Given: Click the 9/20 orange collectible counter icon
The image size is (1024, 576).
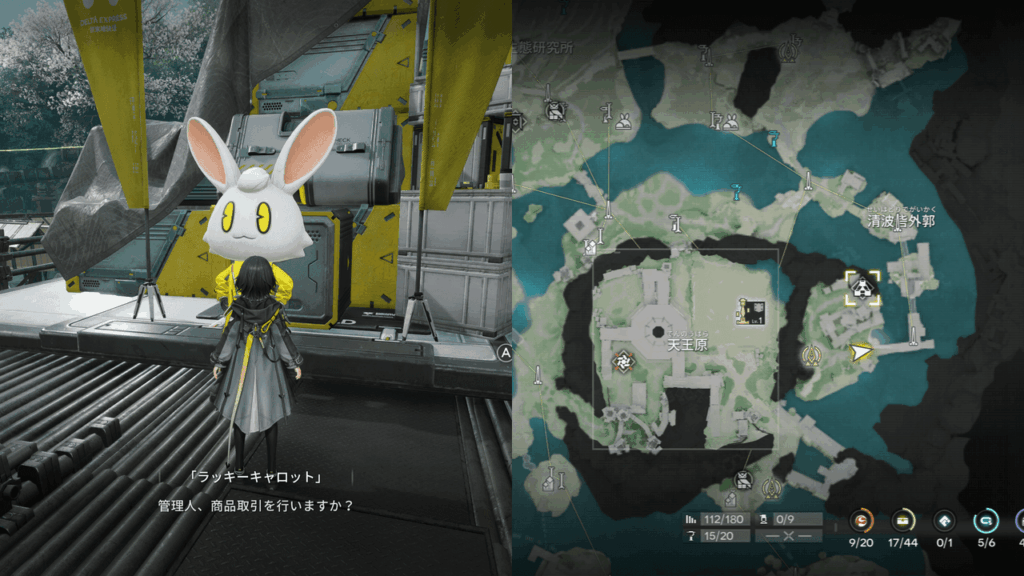Looking at the screenshot, I should coord(862,520).
